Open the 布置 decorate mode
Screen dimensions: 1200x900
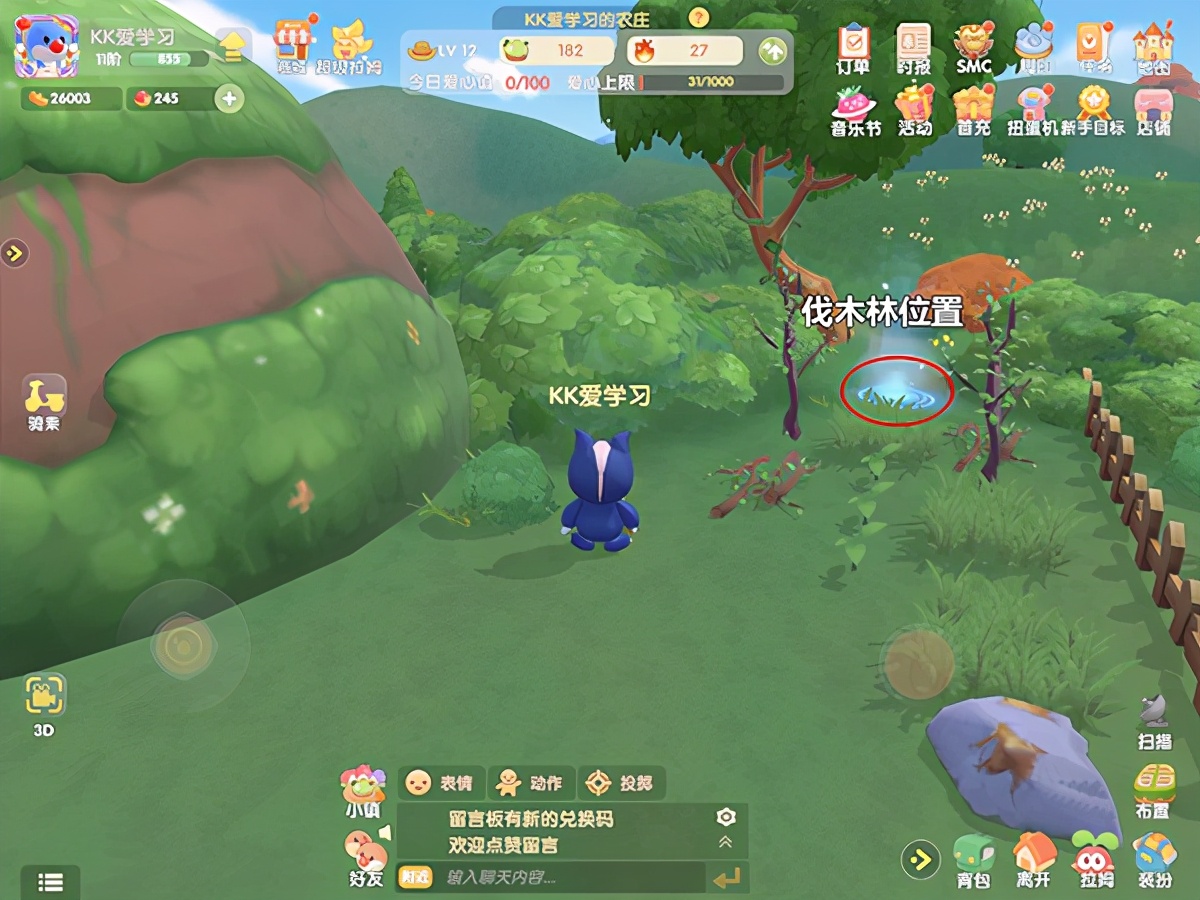click(x=1153, y=789)
